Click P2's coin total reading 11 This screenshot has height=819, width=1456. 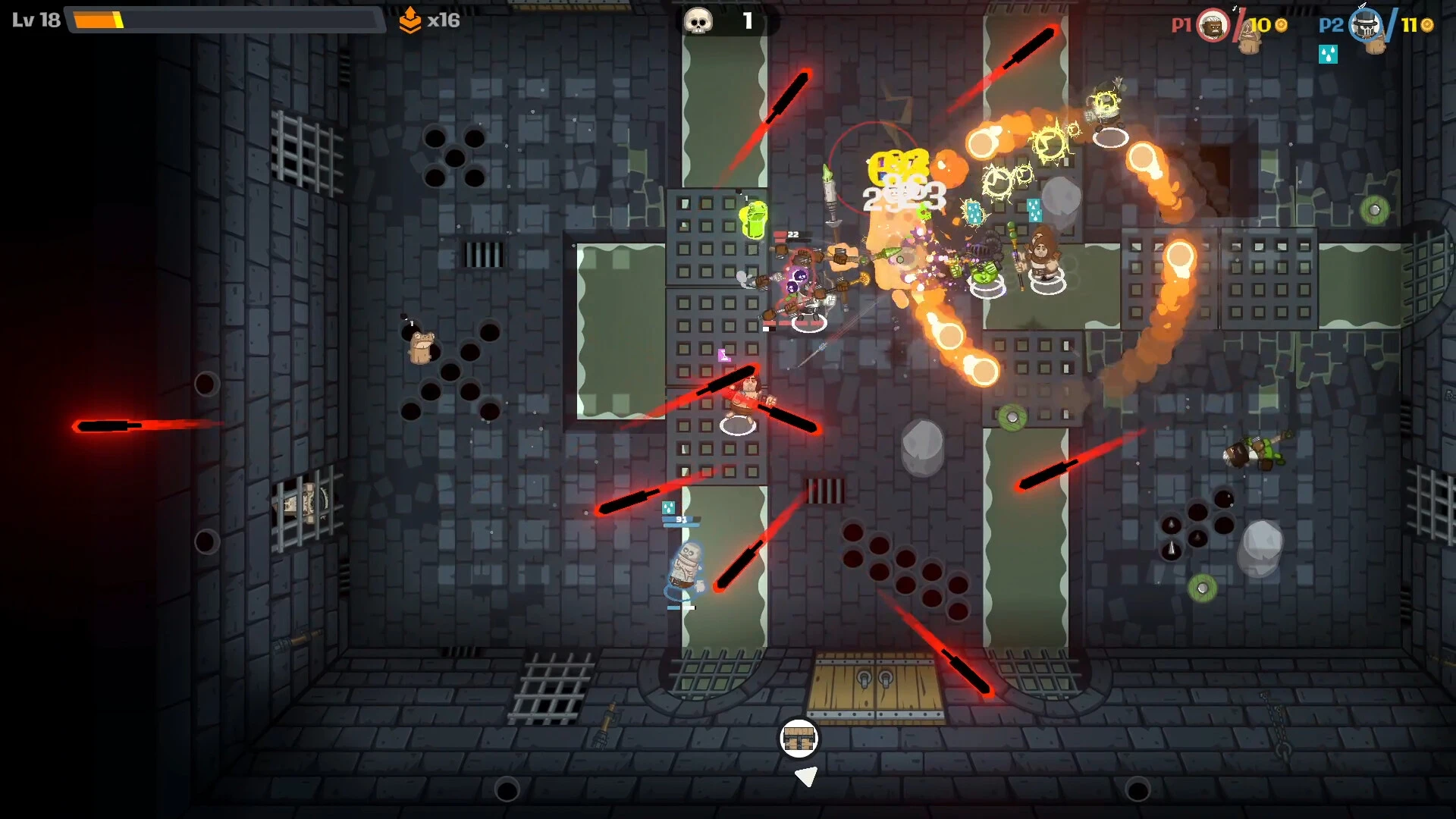pyautogui.click(x=1409, y=25)
